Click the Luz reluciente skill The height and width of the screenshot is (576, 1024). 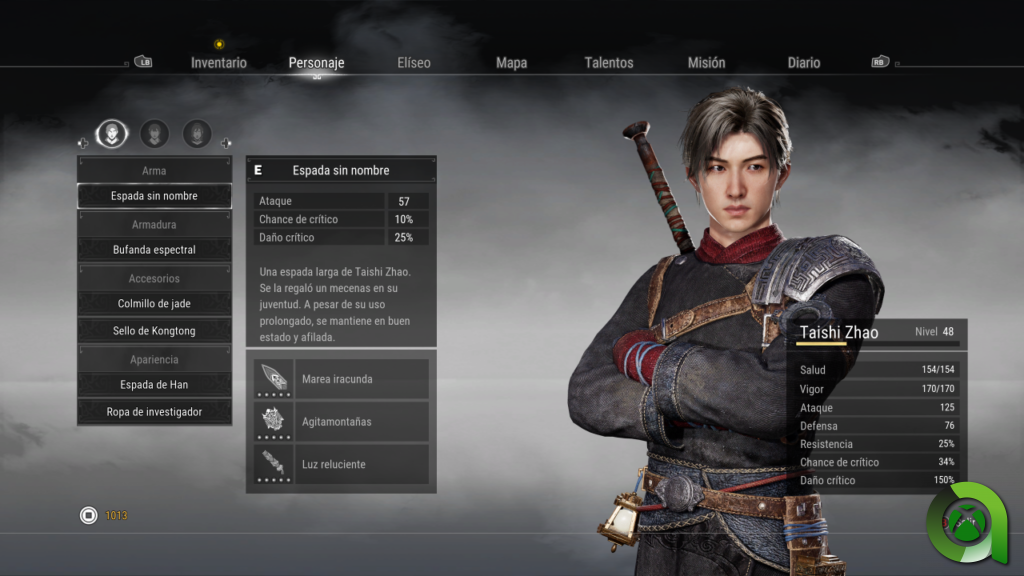point(341,465)
